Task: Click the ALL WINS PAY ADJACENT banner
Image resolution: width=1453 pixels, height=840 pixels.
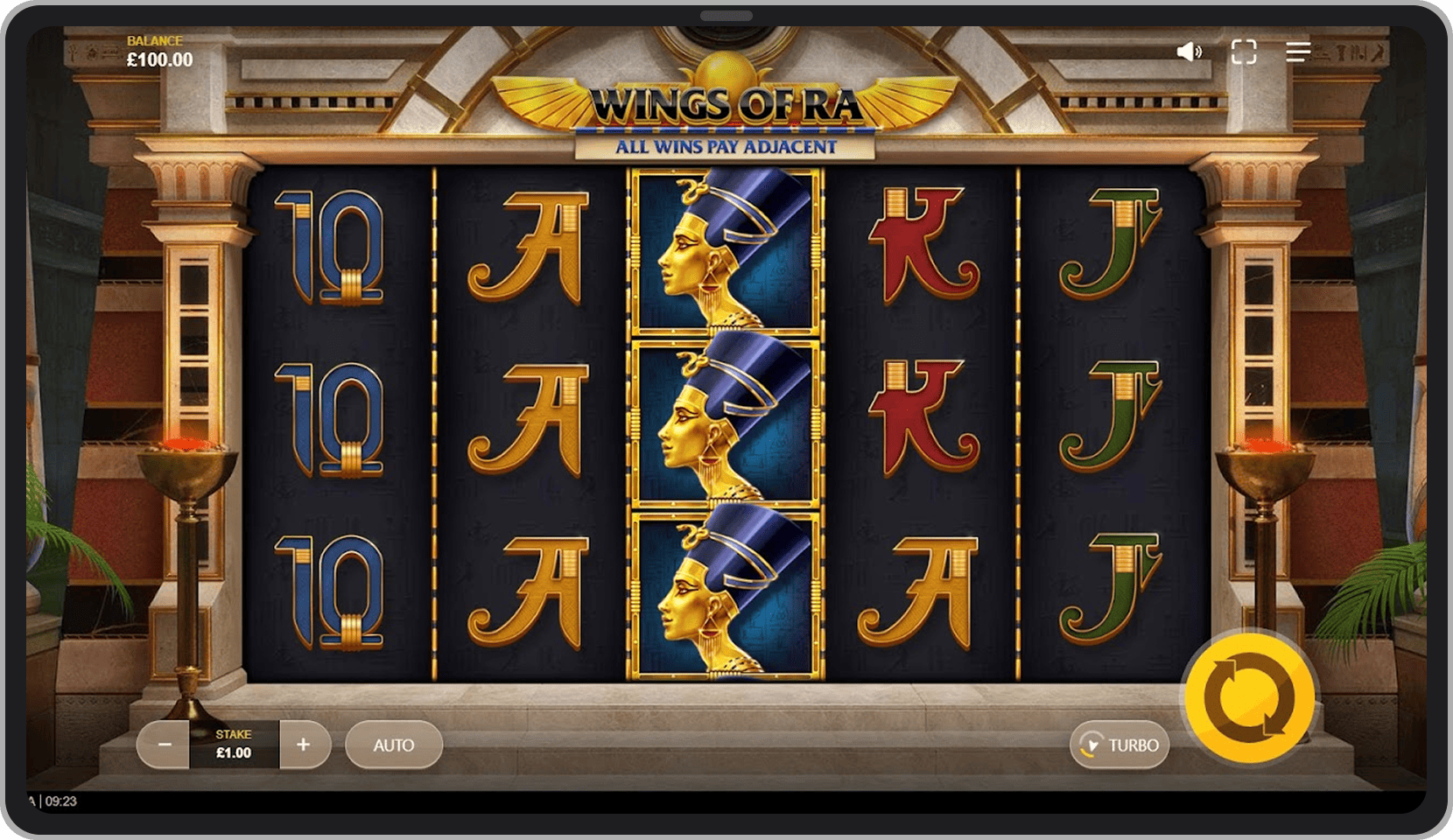Action: [x=725, y=147]
